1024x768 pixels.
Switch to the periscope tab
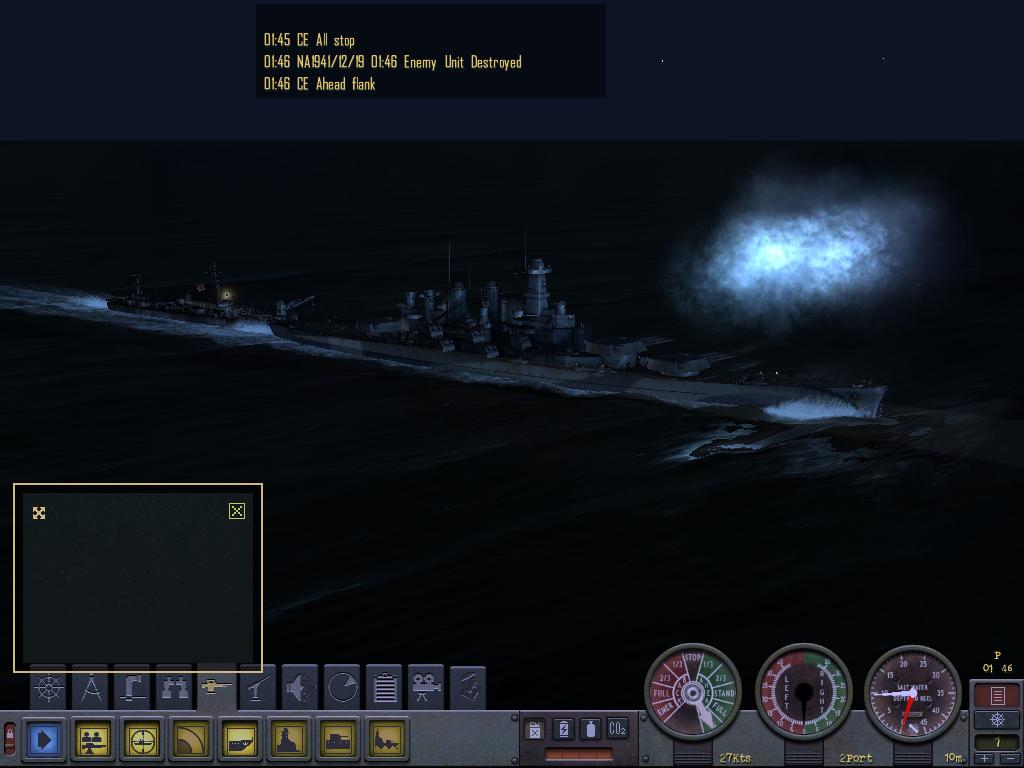(x=133, y=688)
